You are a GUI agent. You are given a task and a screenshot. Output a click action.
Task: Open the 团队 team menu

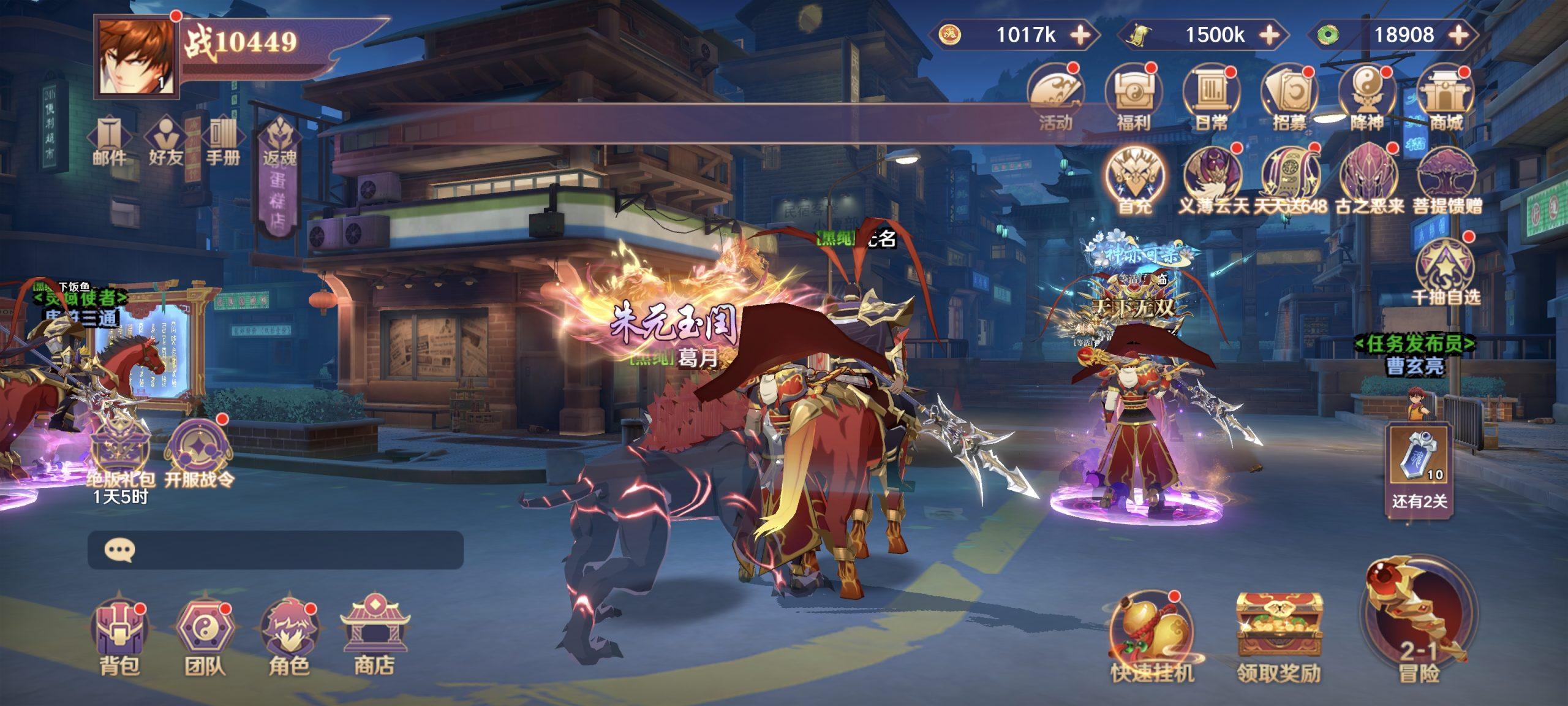pos(205,633)
